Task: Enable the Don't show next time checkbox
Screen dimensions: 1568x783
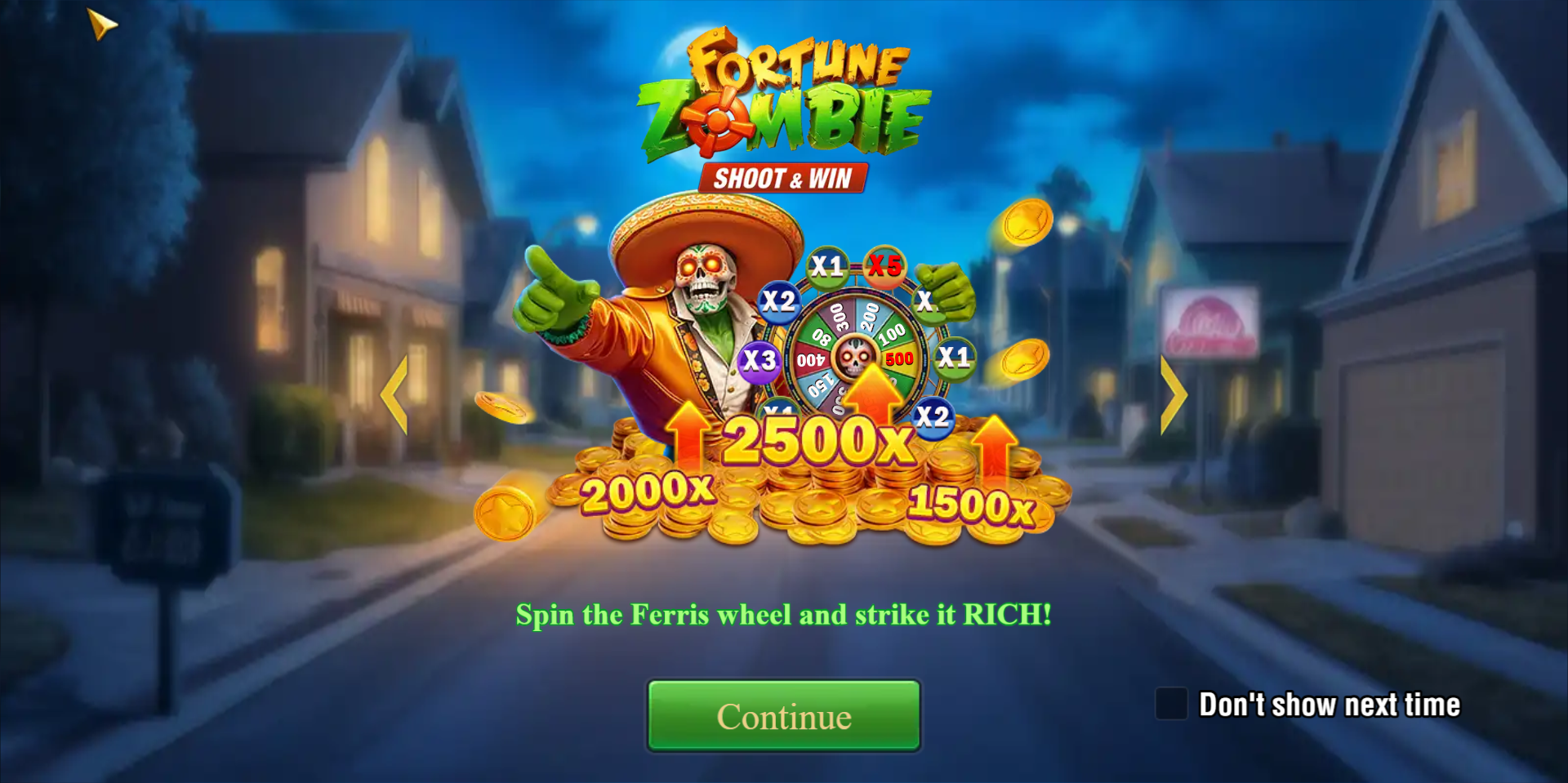Action: (1170, 704)
